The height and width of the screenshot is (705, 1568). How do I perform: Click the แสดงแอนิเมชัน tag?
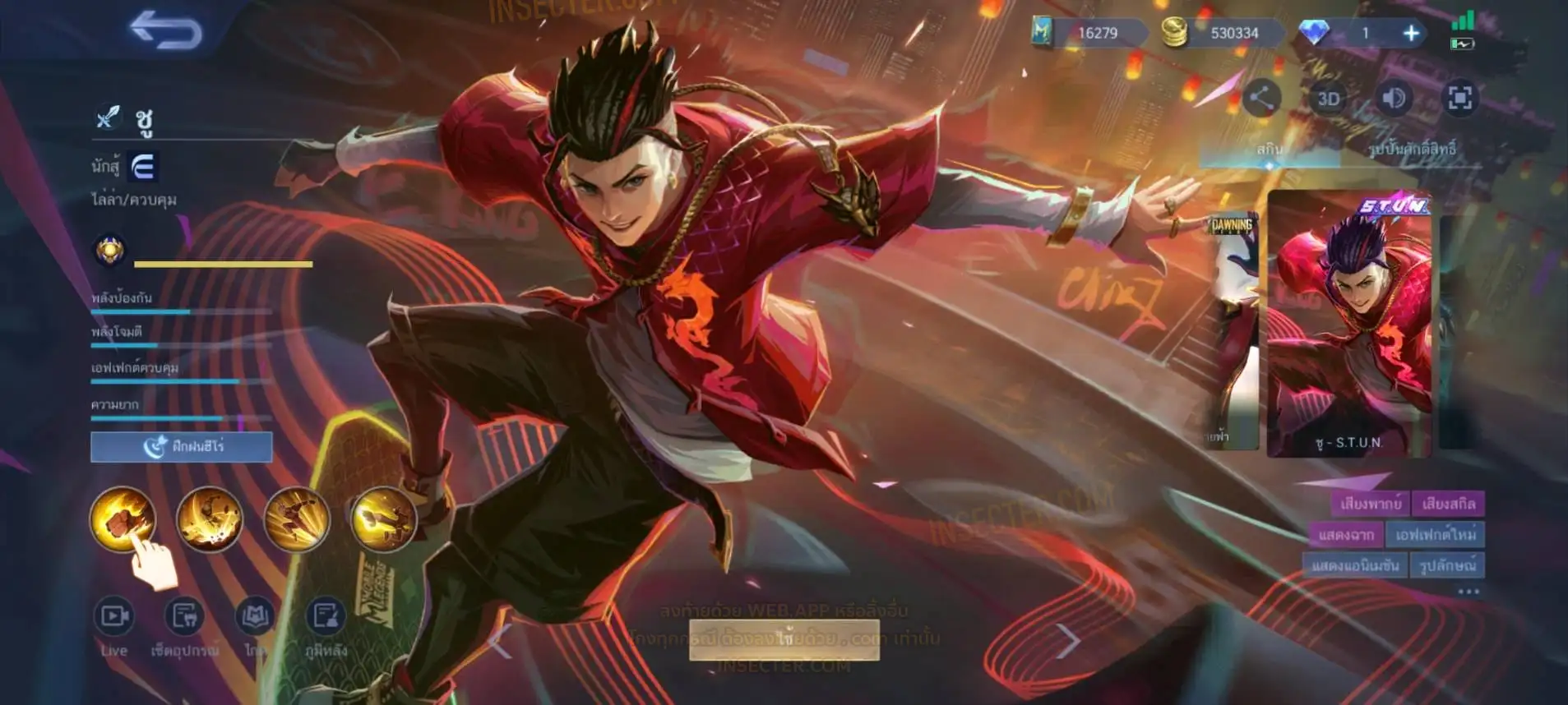(1354, 566)
